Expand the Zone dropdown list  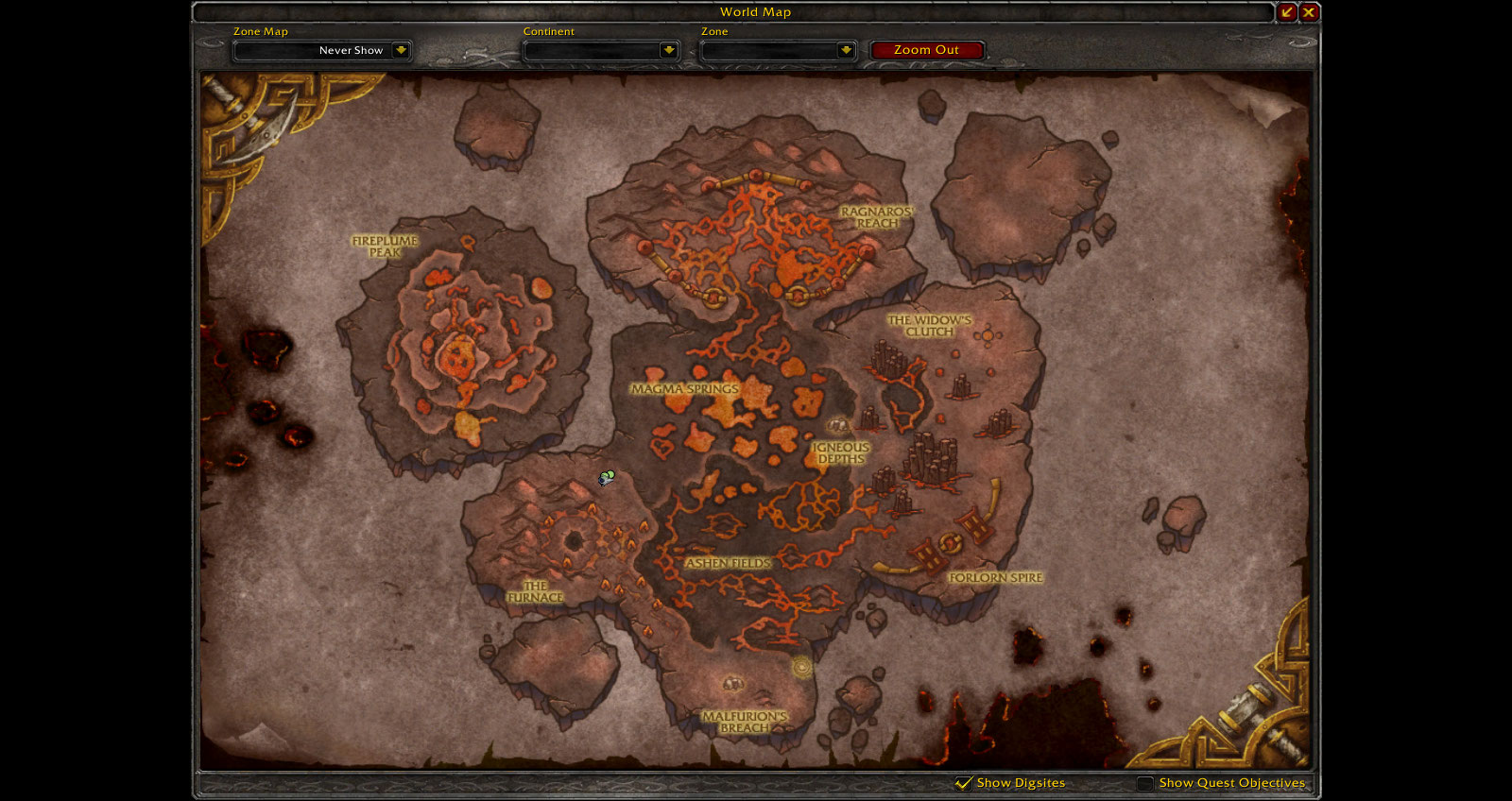click(x=846, y=50)
